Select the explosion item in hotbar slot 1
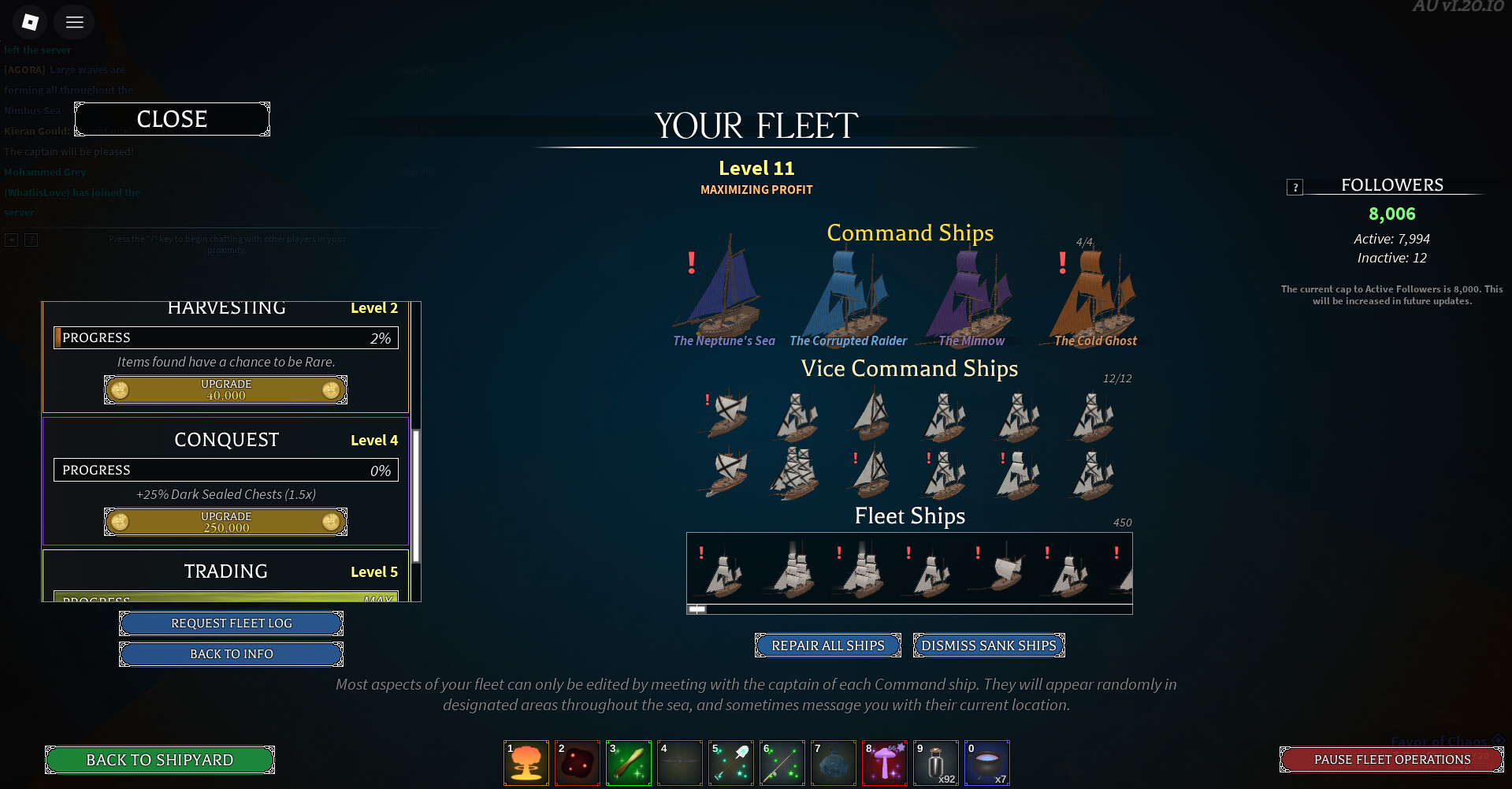 (526, 763)
